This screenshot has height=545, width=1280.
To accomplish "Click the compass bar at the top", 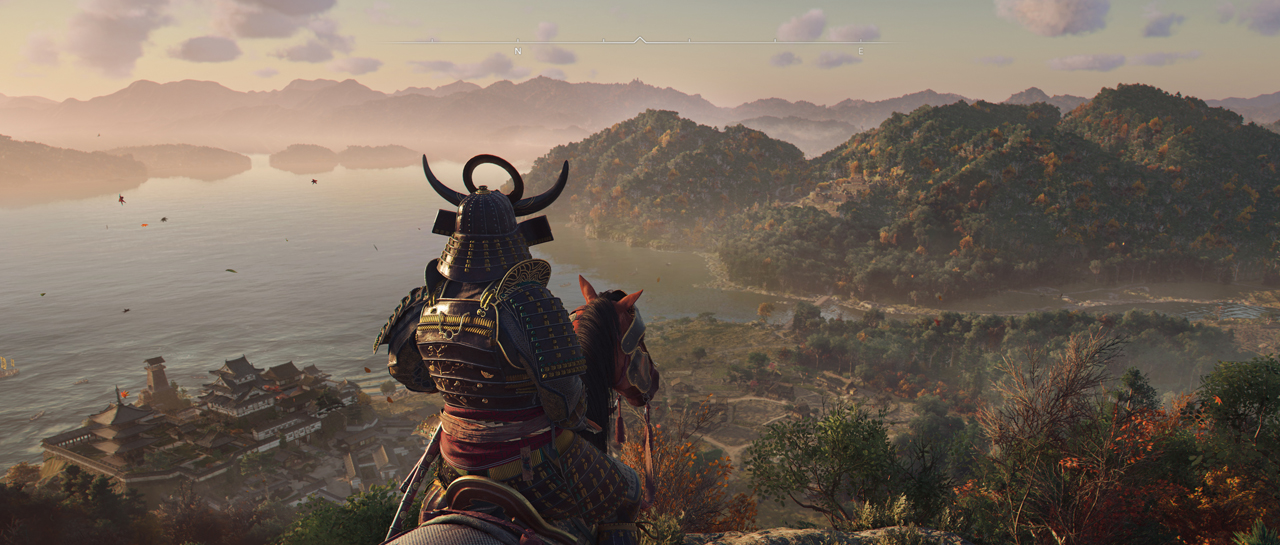I will [640, 42].
